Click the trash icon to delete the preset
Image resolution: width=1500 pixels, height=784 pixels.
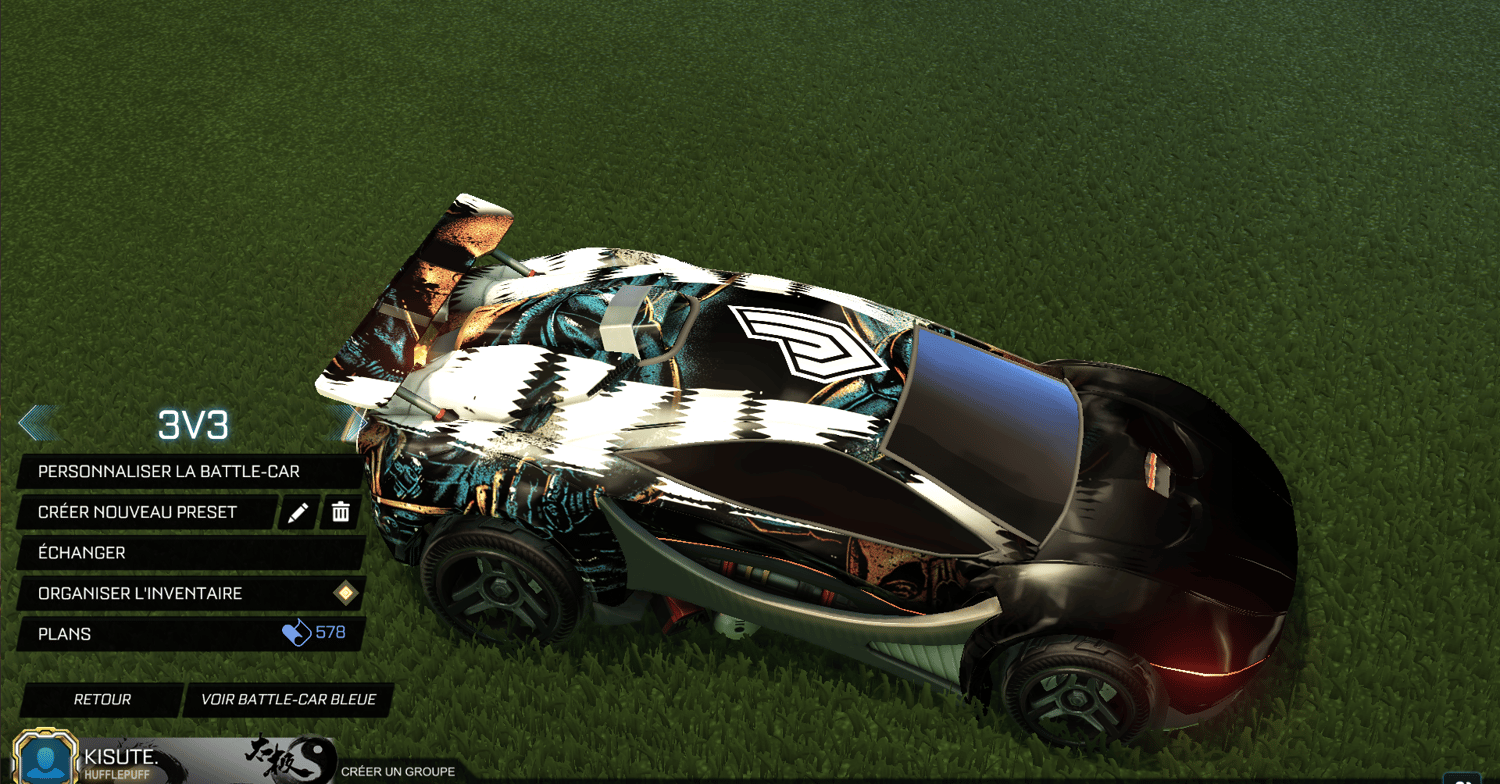click(340, 512)
